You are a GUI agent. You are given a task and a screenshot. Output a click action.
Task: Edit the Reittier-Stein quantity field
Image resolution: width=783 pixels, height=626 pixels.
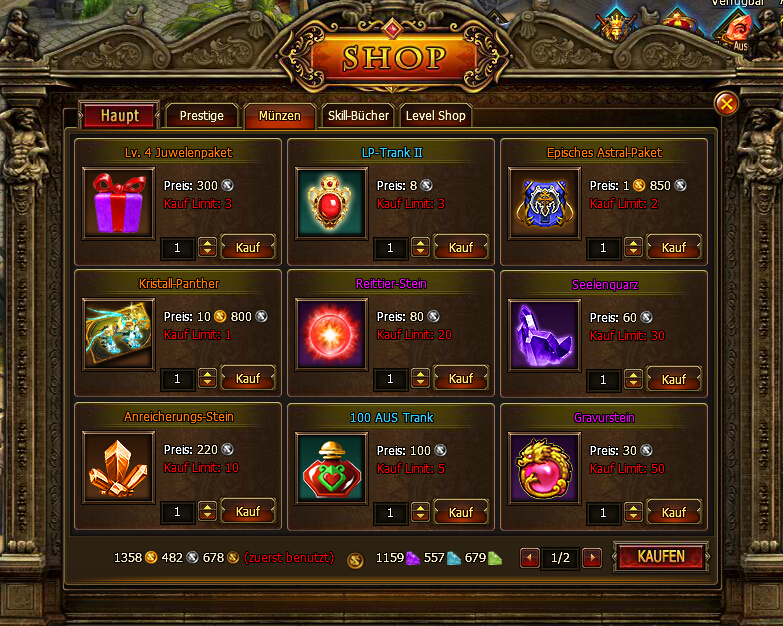pos(391,380)
